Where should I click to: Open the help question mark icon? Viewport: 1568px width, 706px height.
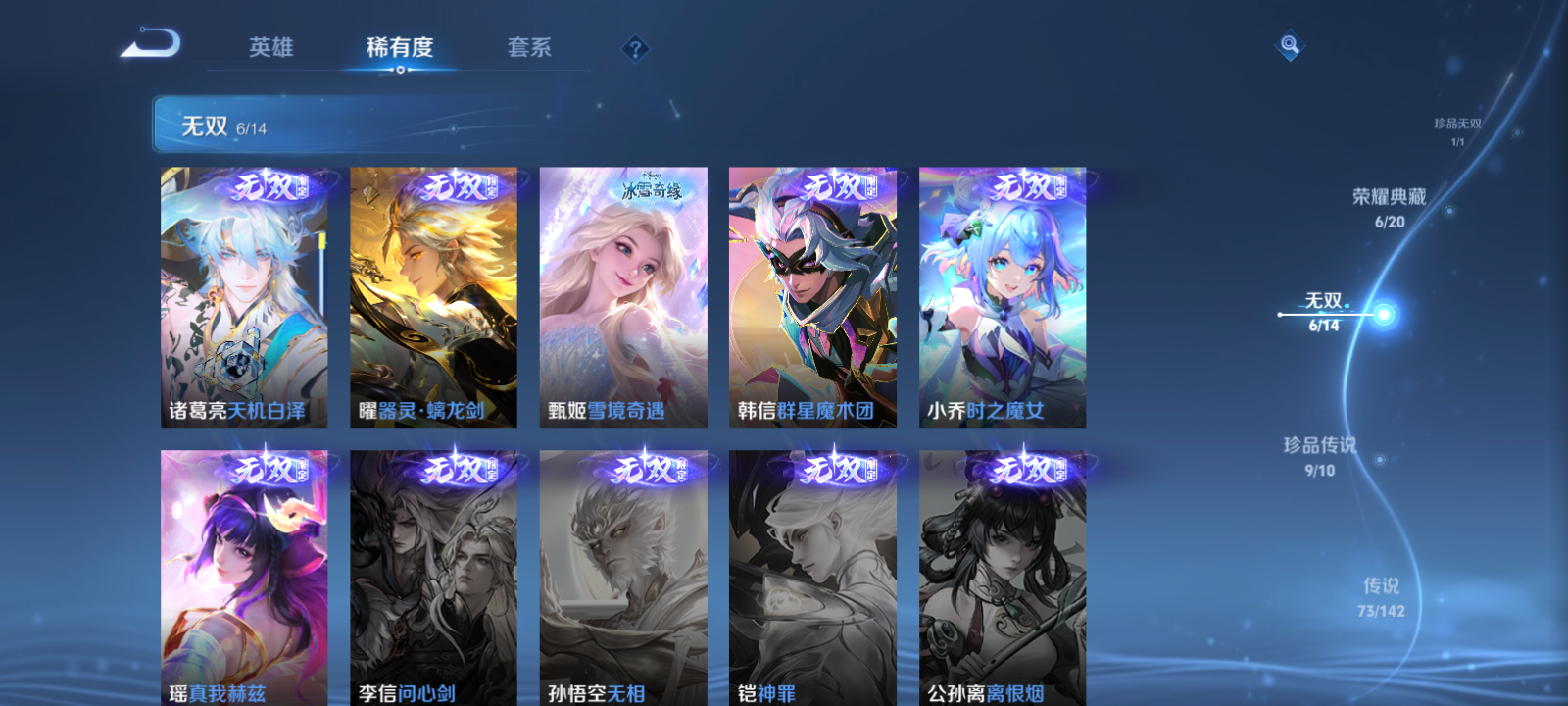click(x=637, y=48)
